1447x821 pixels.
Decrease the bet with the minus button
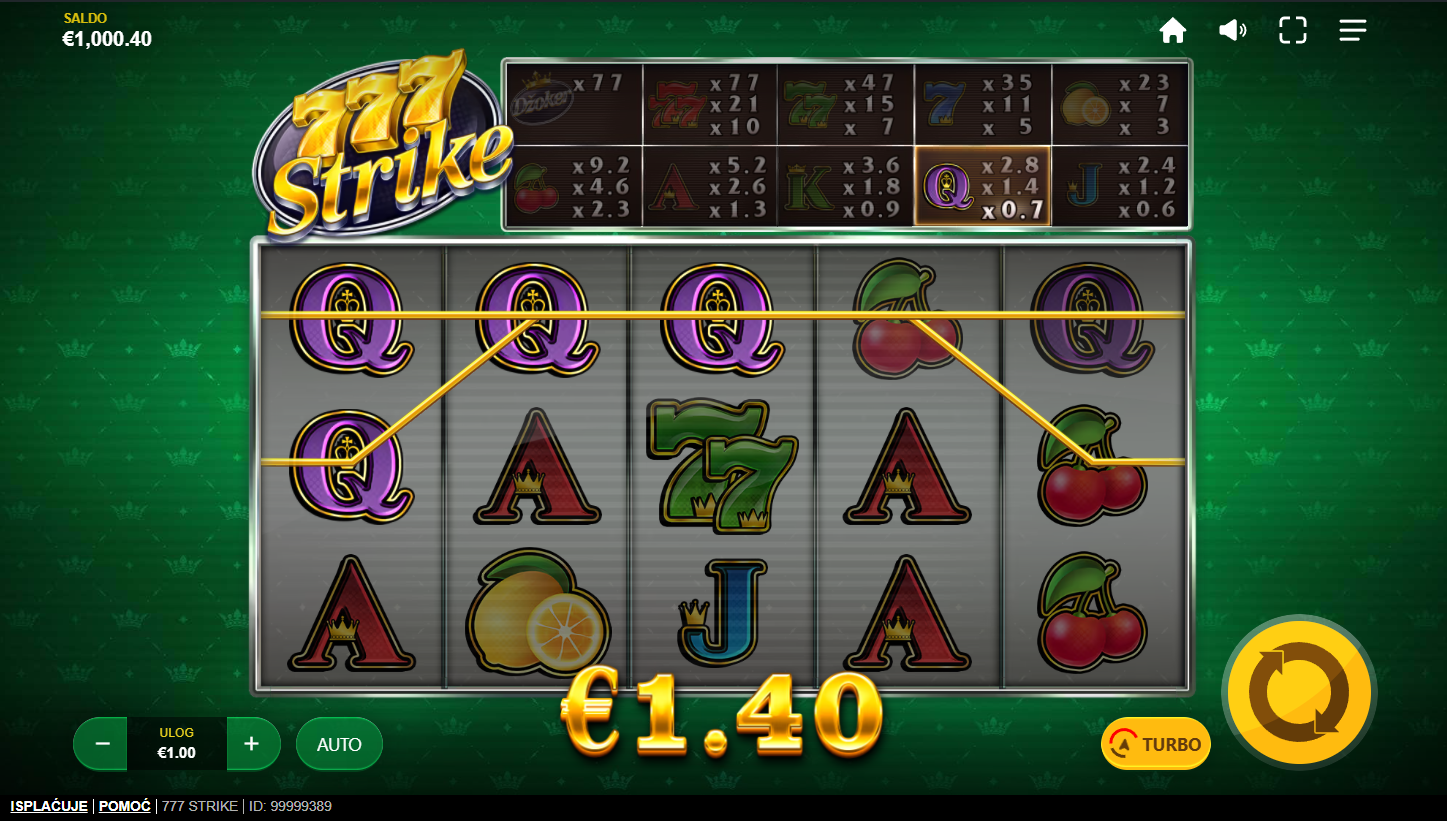point(102,744)
